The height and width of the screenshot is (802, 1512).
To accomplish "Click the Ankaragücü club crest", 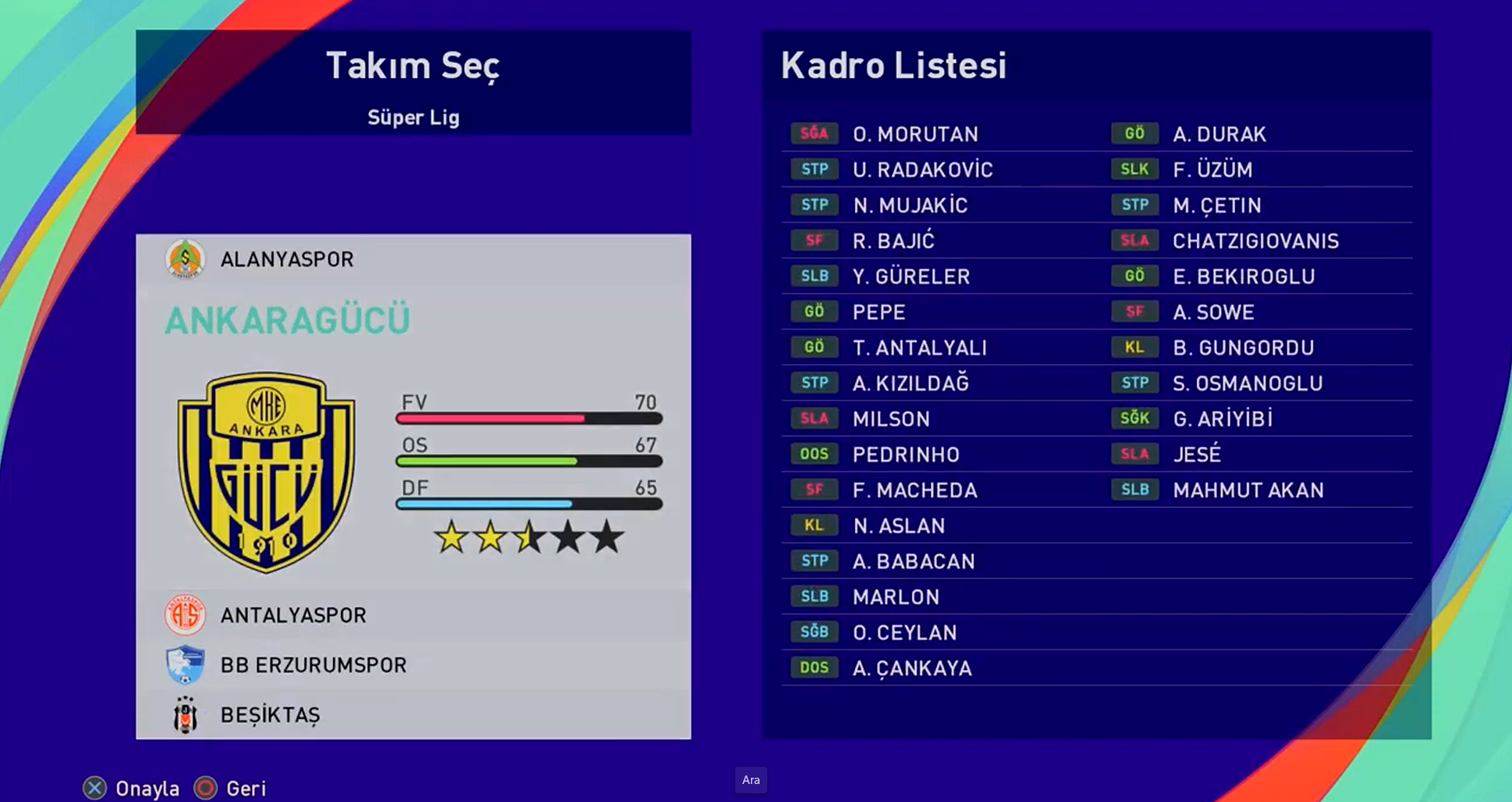I will pos(266,472).
